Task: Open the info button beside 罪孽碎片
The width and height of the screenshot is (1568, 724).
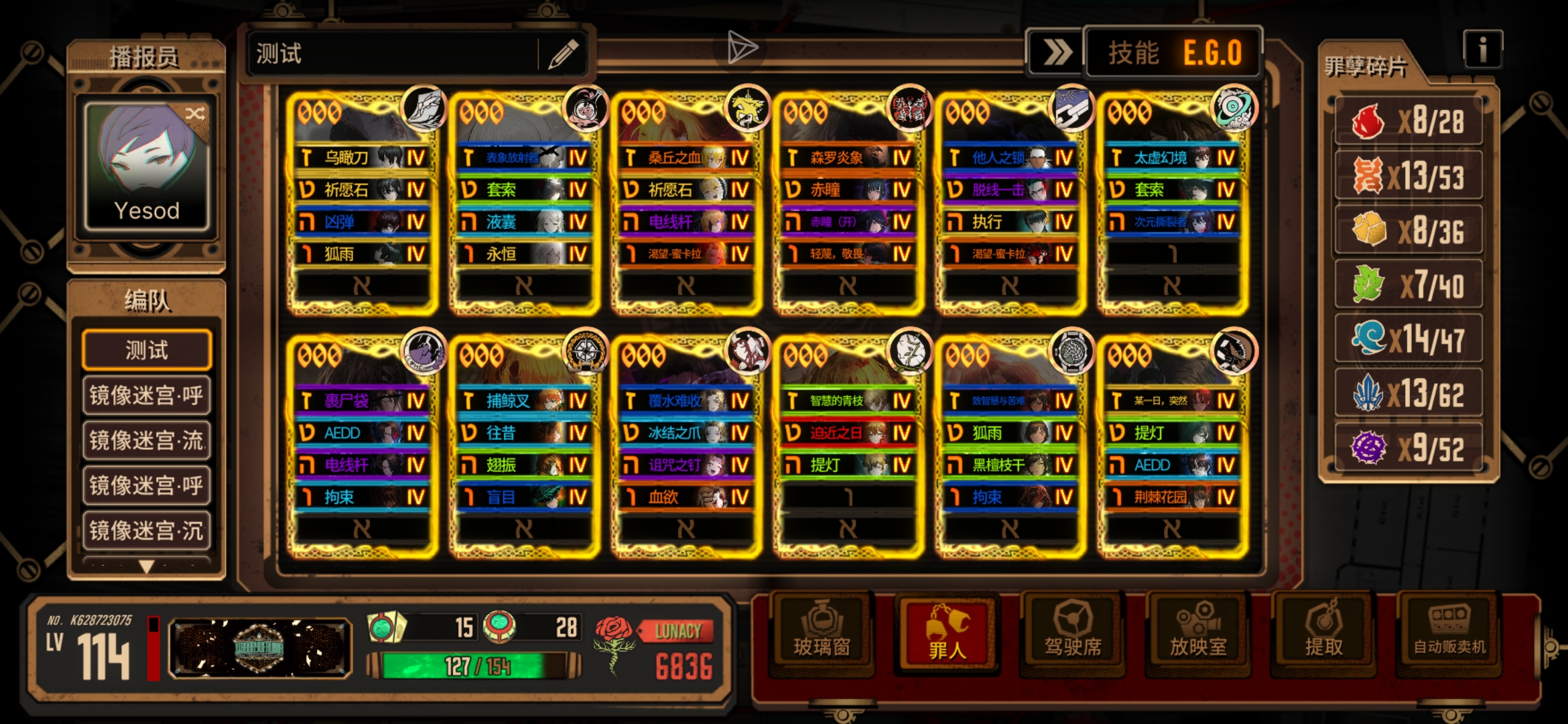Action: tap(1482, 49)
